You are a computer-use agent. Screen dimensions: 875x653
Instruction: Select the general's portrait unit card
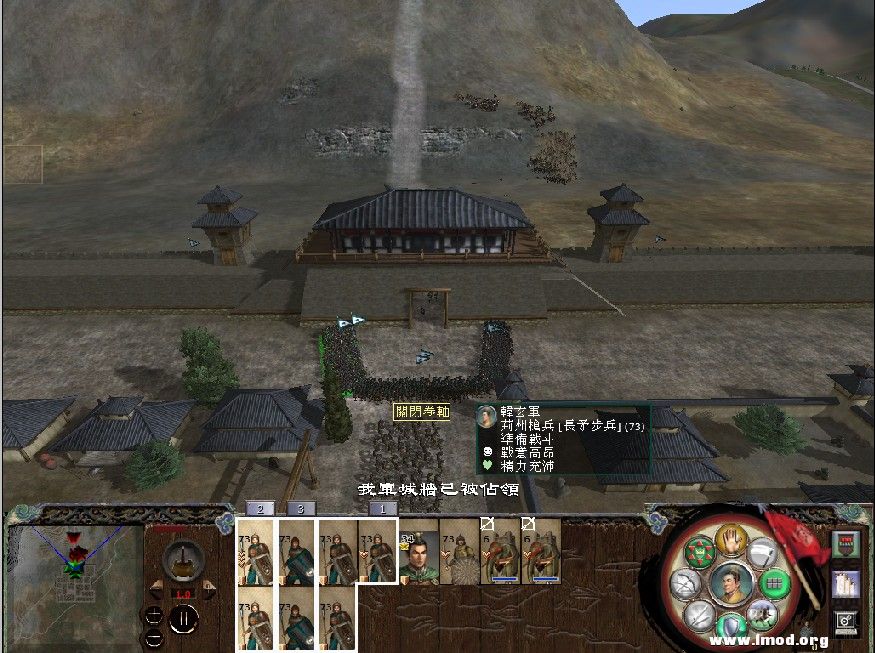pyautogui.click(x=419, y=552)
